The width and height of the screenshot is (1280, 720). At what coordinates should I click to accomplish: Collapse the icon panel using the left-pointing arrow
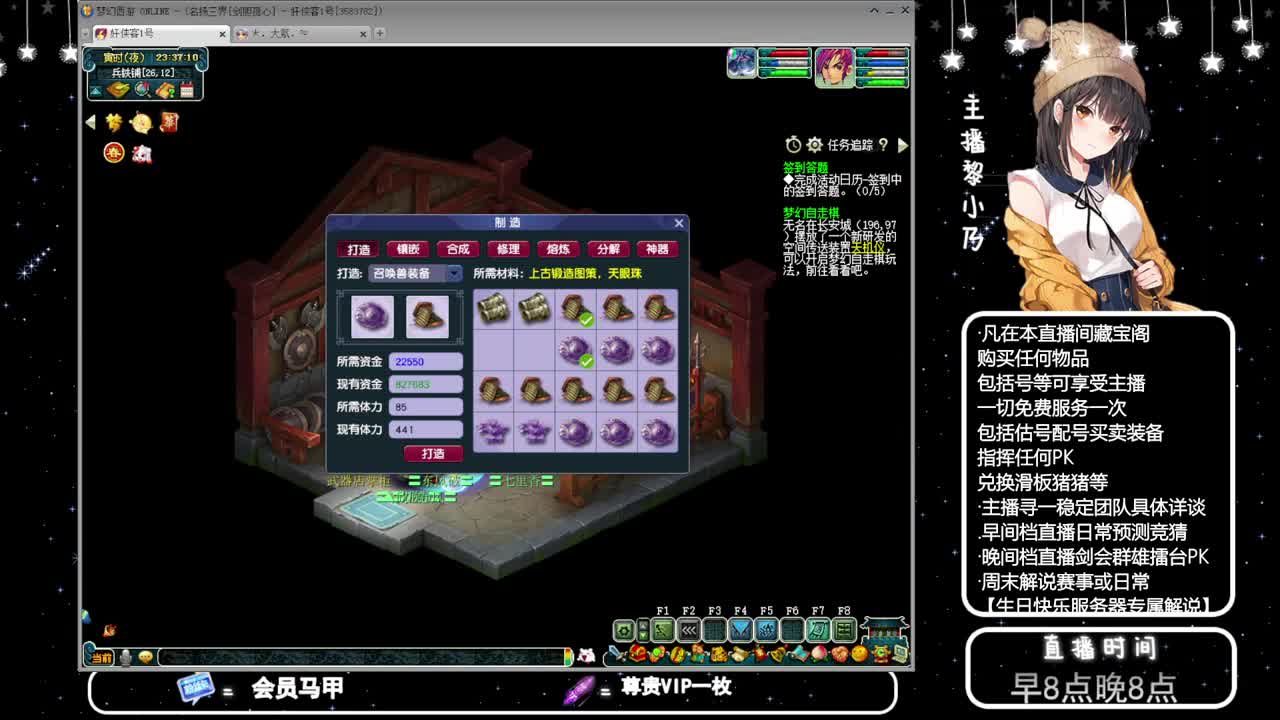point(90,122)
